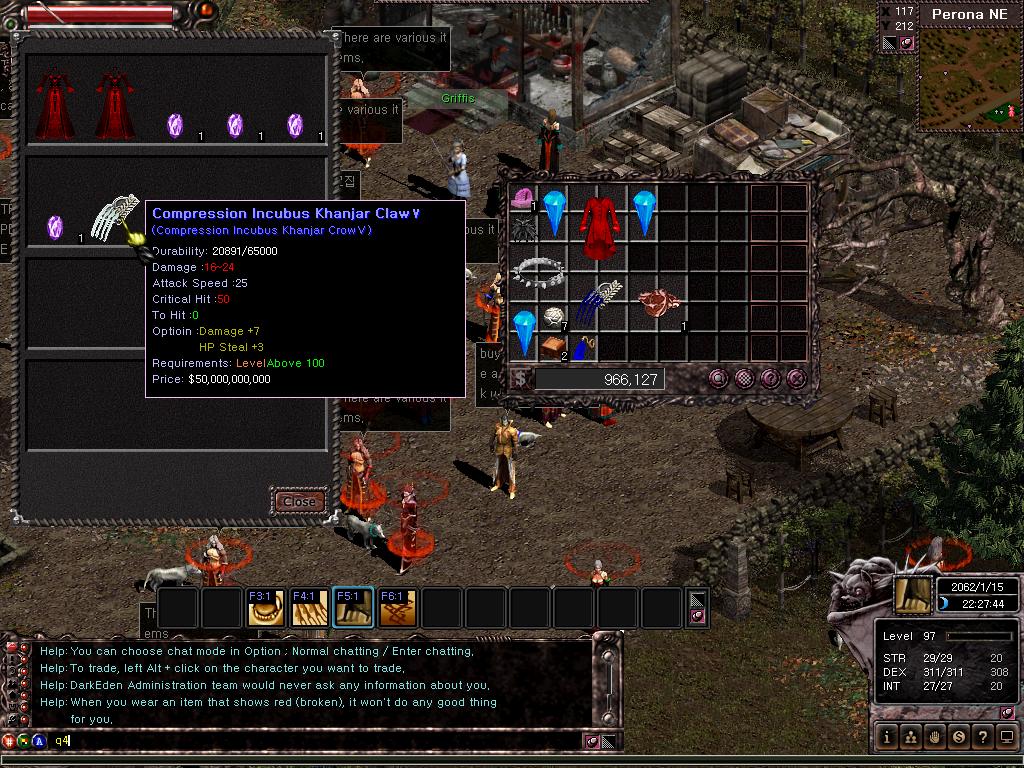Use the F5:1 hotbar skill
This screenshot has height=768, width=1024.
353,608
